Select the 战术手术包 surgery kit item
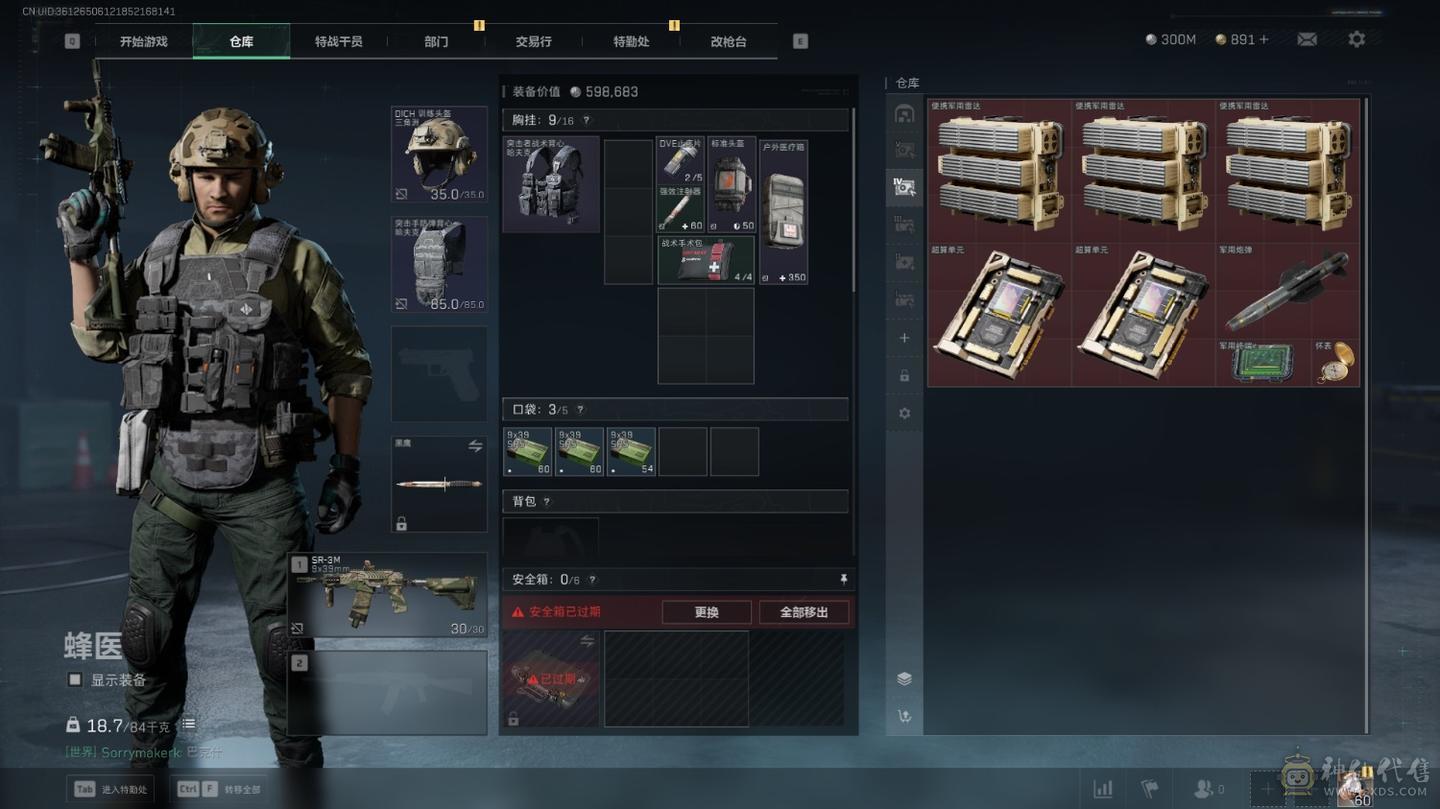Screen dimensions: 1440x809 705,260
